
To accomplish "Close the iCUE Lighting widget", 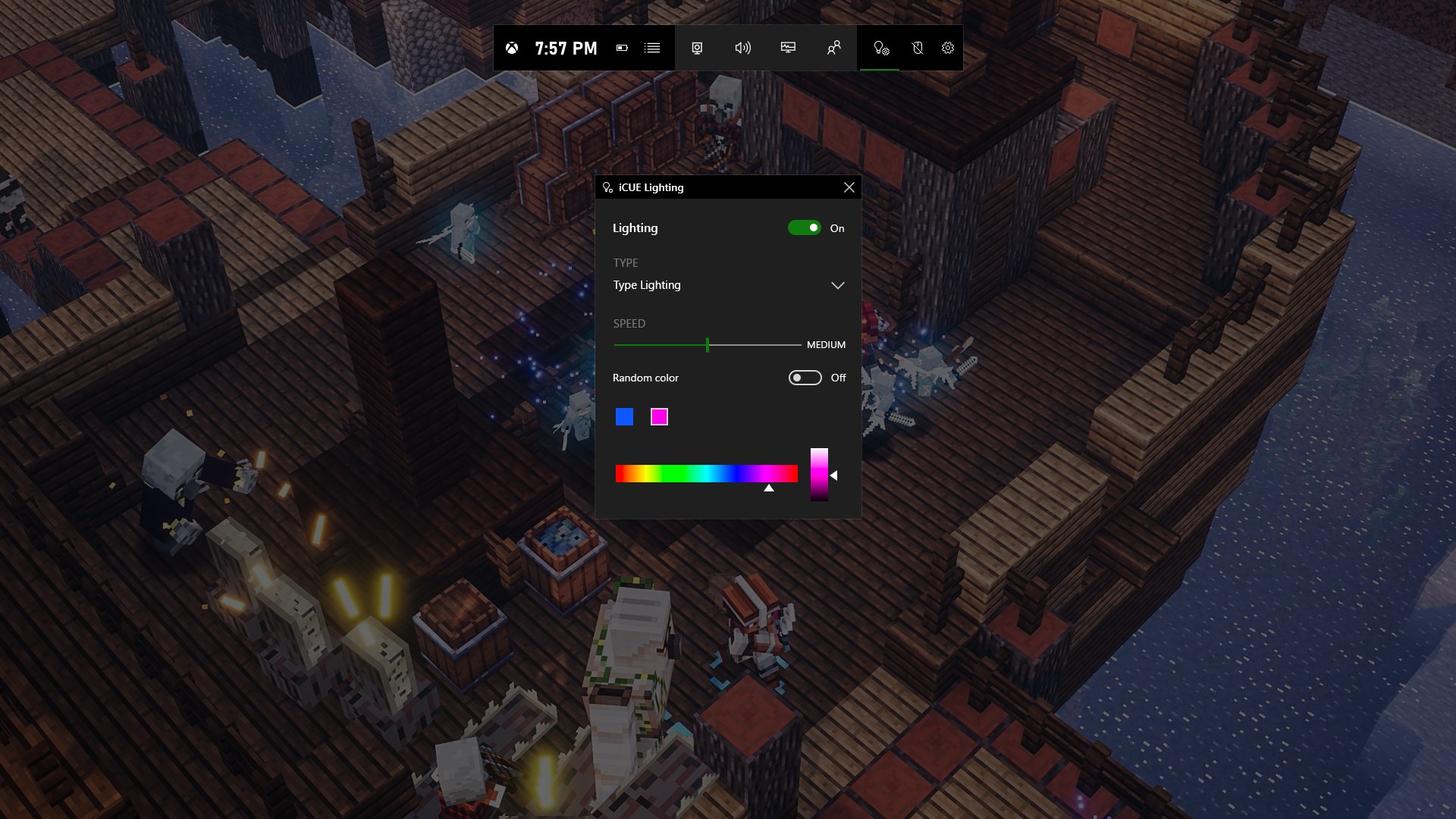I will click(x=849, y=187).
